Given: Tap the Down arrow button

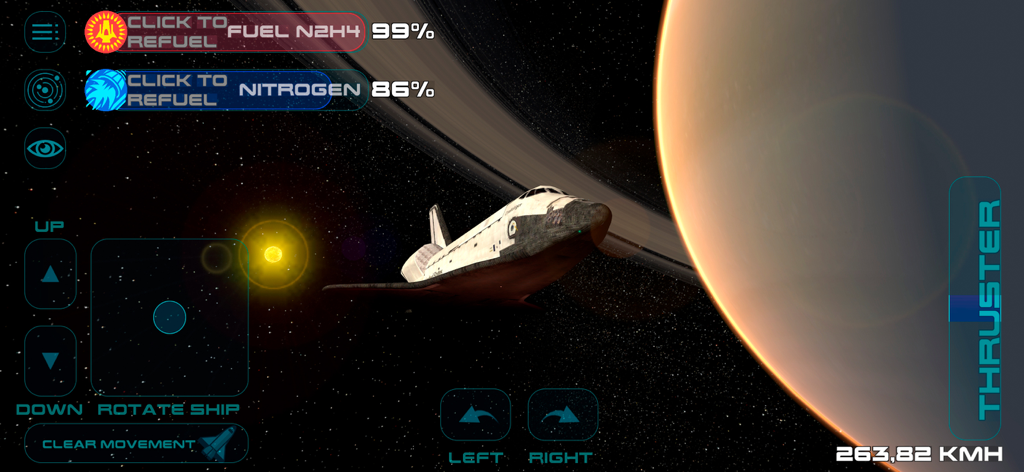Looking at the screenshot, I should (50, 361).
